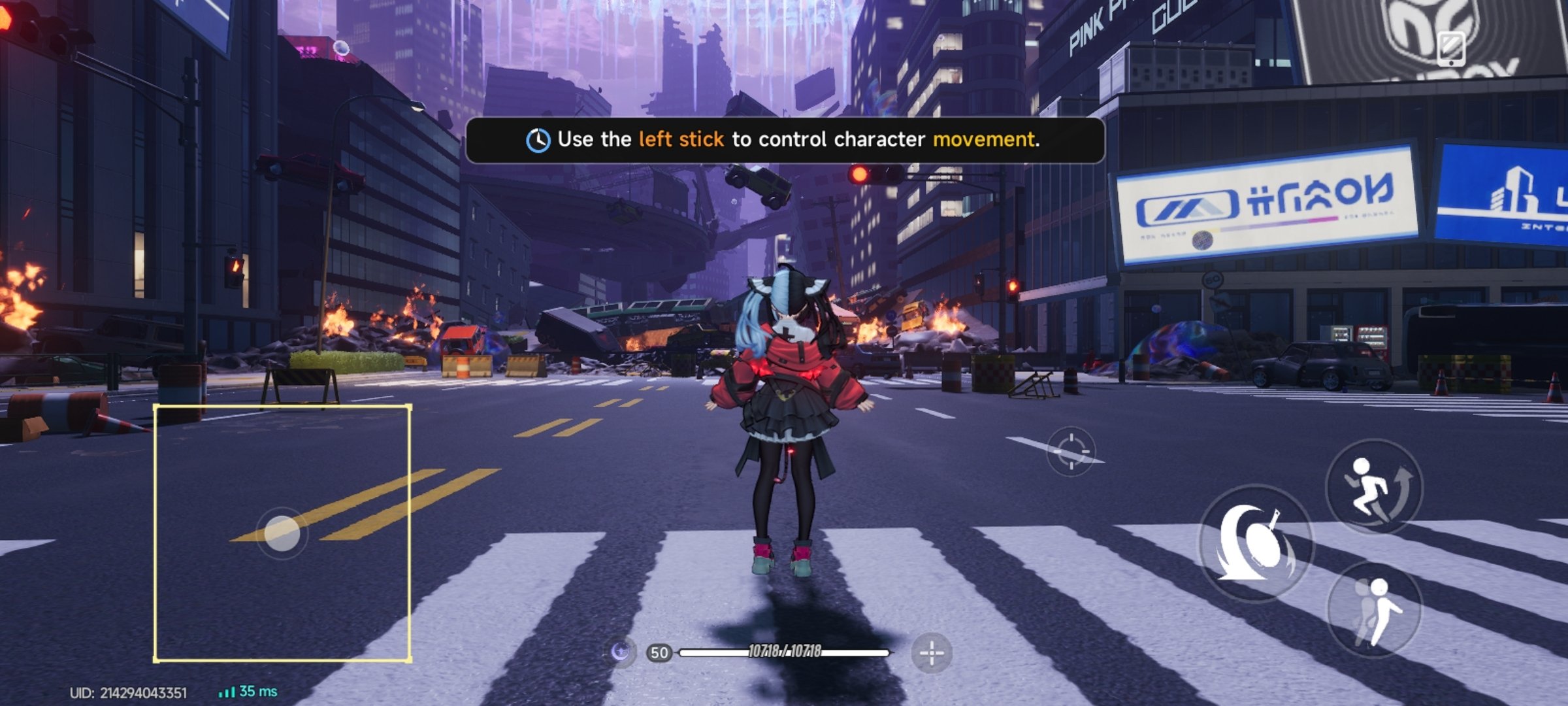This screenshot has width=1568, height=706.
Task: Tap the frying pan attack button
Action: 1254,543
